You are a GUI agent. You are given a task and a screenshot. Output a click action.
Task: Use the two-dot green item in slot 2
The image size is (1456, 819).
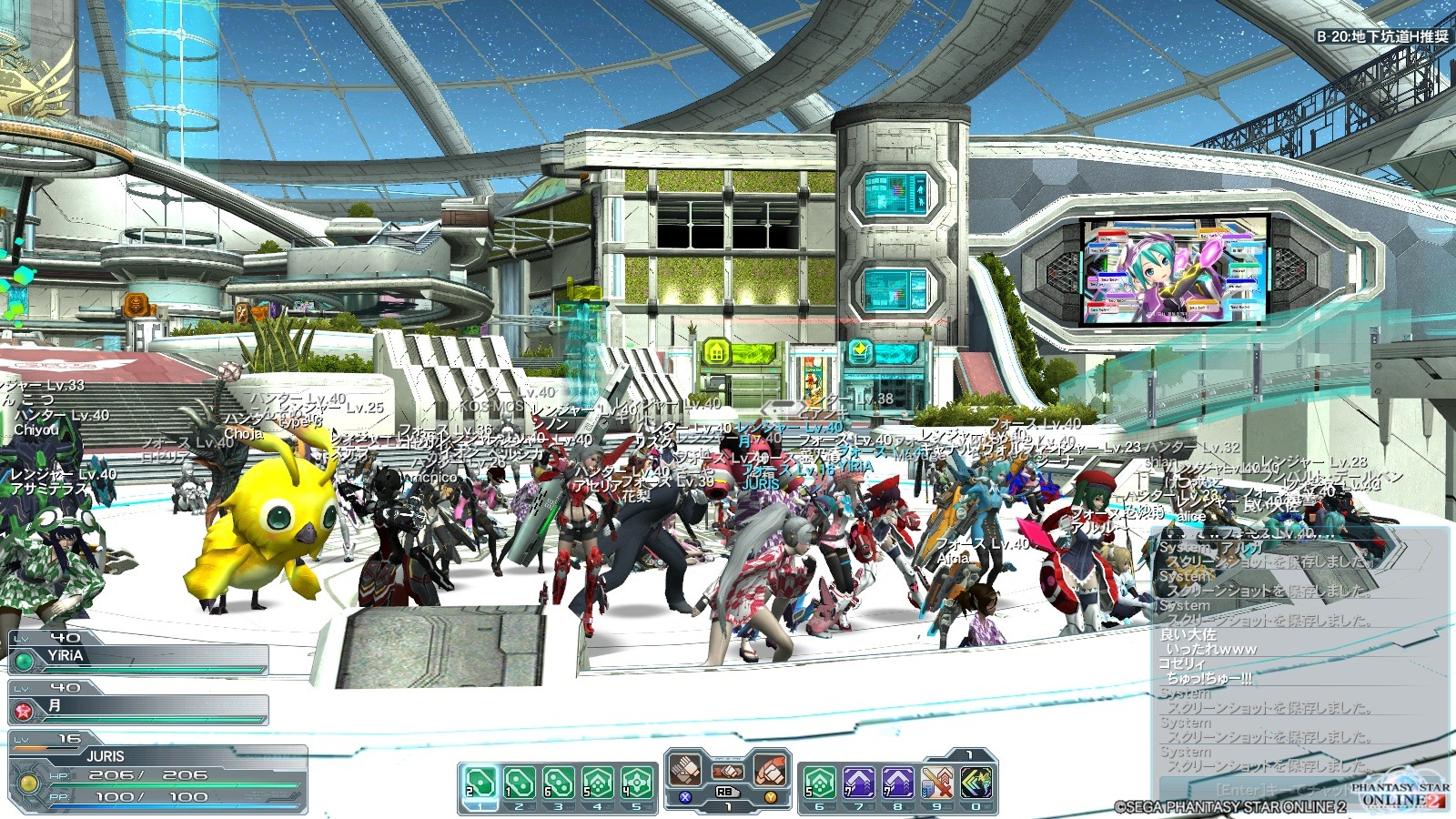[520, 783]
